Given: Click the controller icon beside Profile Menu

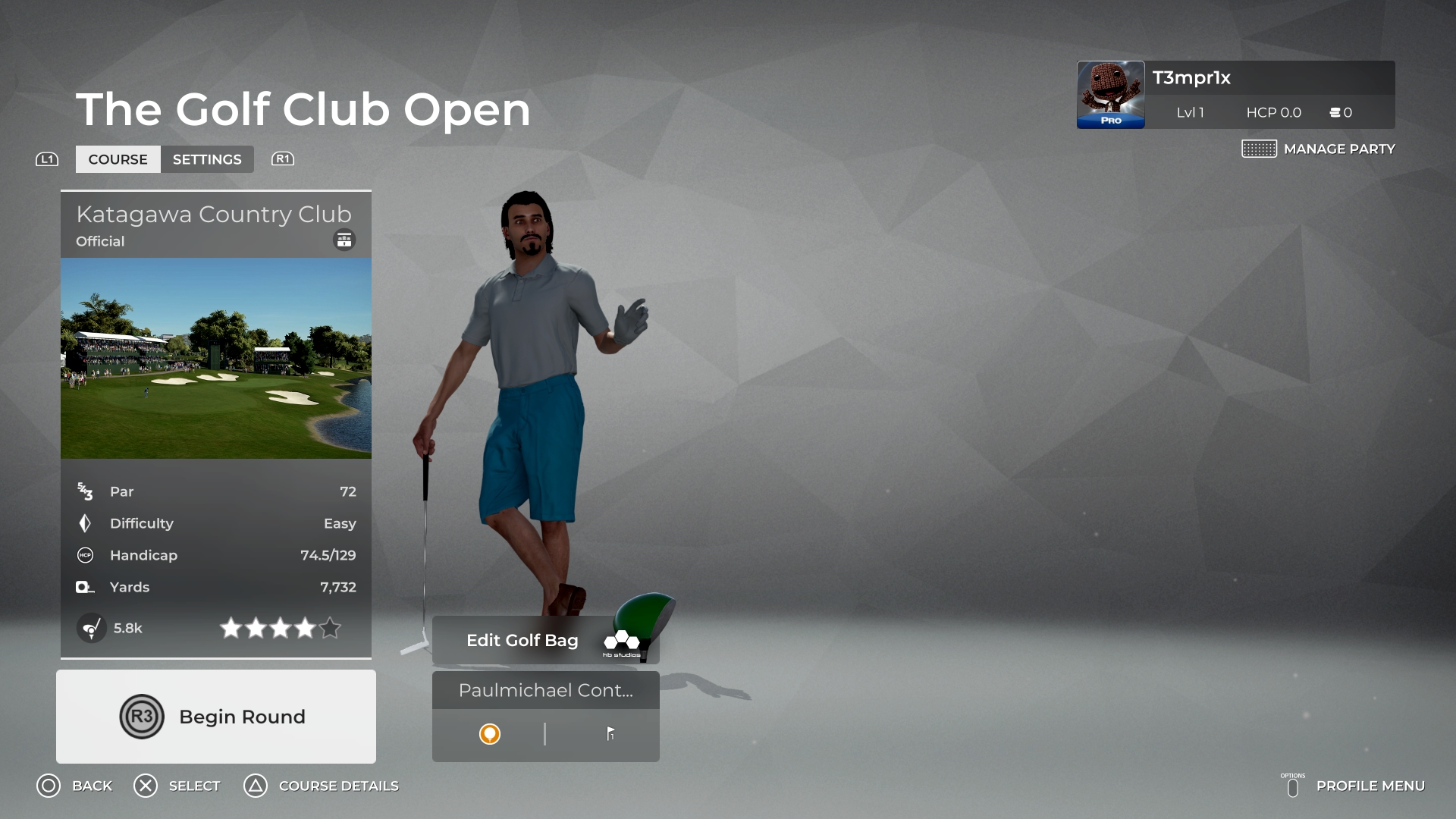Looking at the screenshot, I should pyautogui.click(x=1294, y=786).
